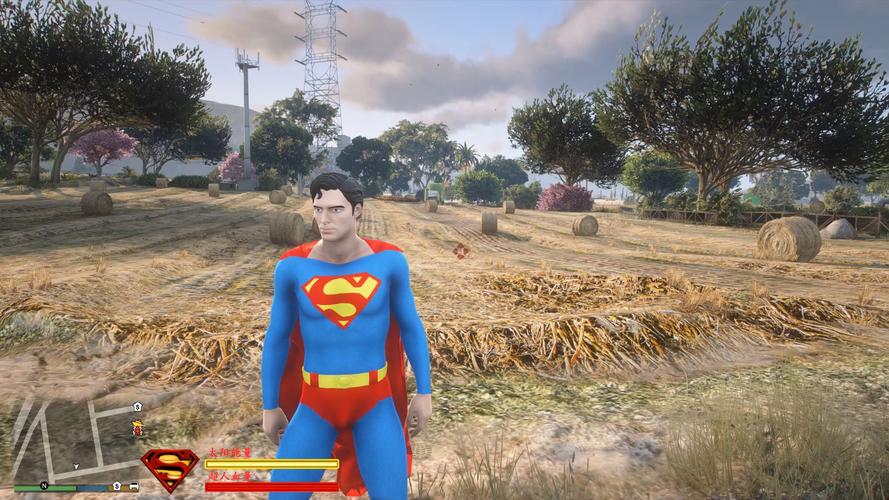Click the red character blip on minimap
This screenshot has height=500, width=889.
pyautogui.click(x=137, y=428)
